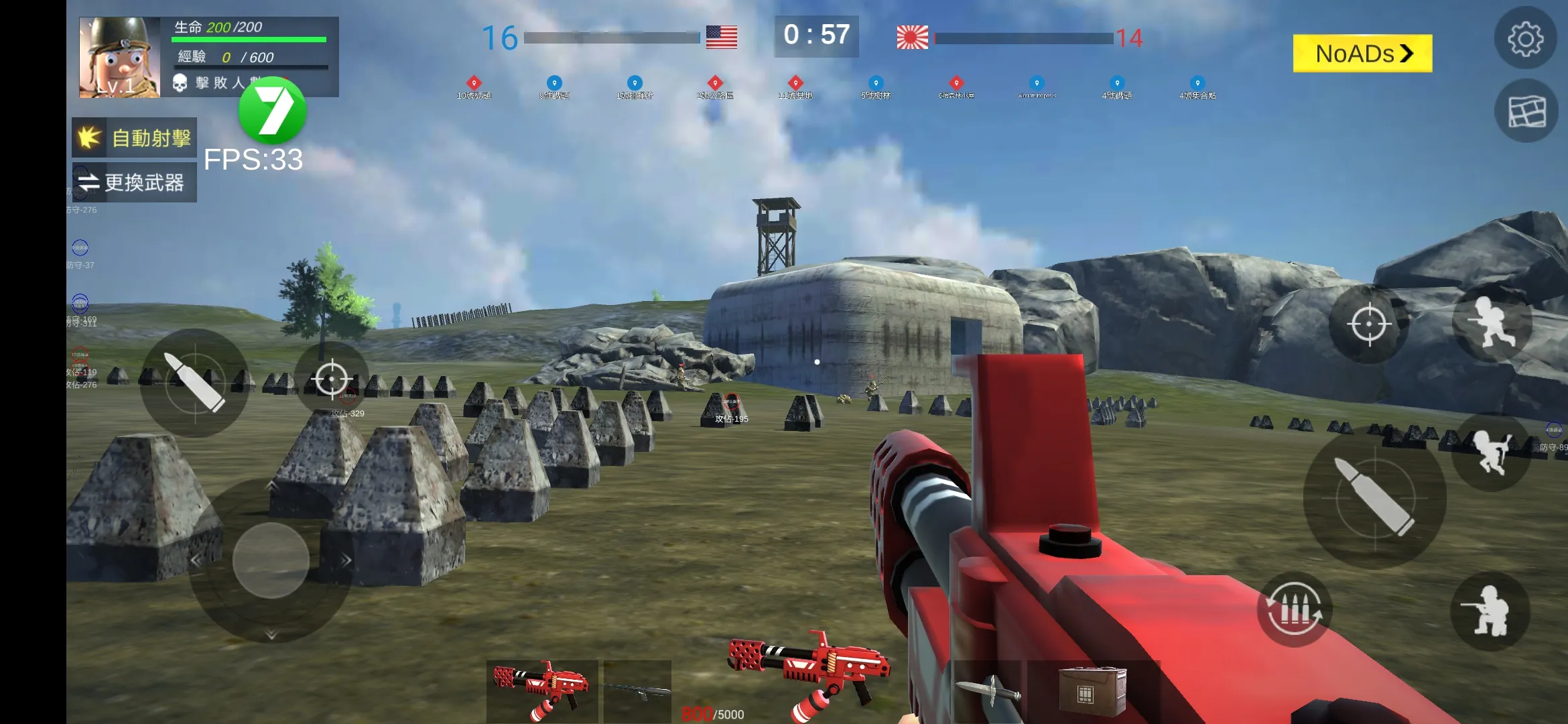Tap the movement joystick center knob
This screenshot has height=724, width=1568.
271,560
